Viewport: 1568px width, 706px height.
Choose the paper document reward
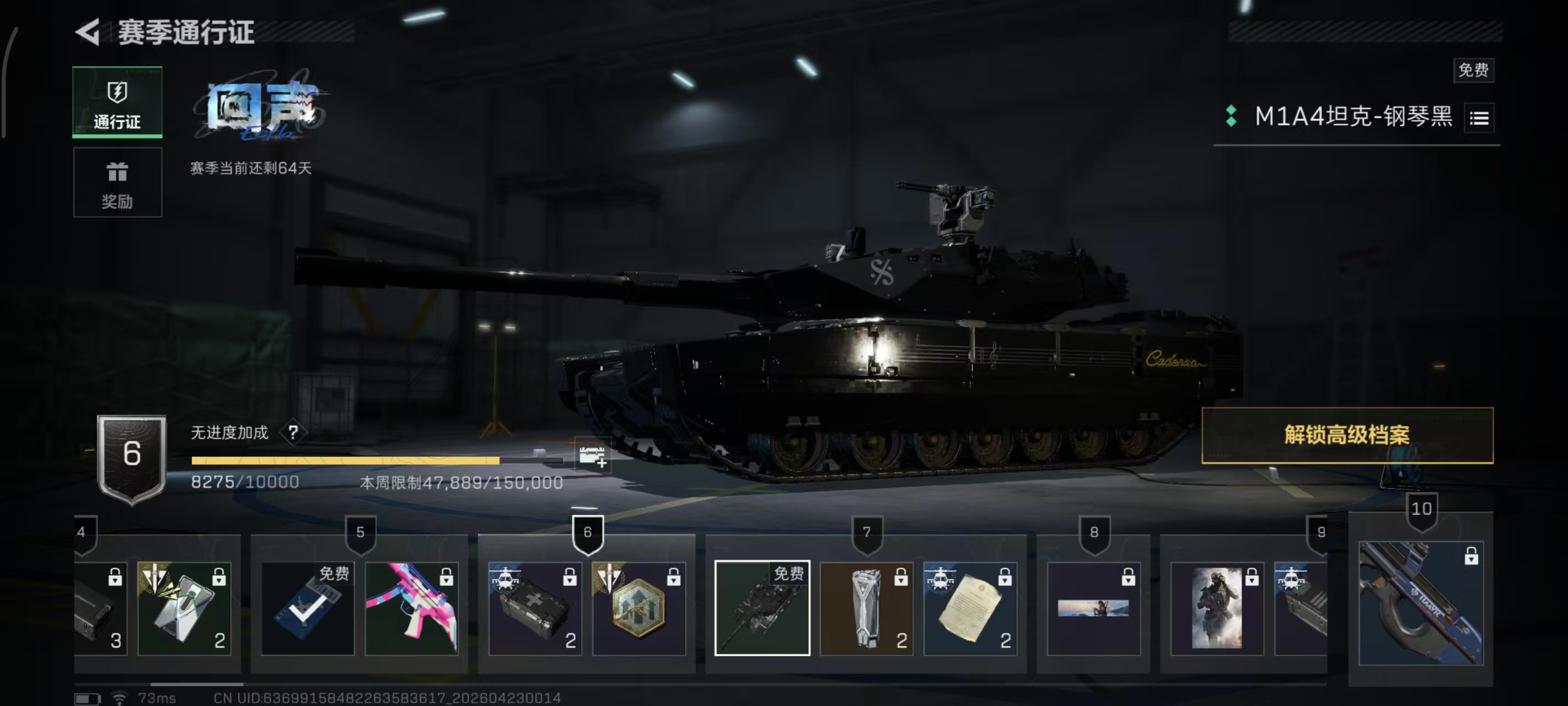(970, 608)
